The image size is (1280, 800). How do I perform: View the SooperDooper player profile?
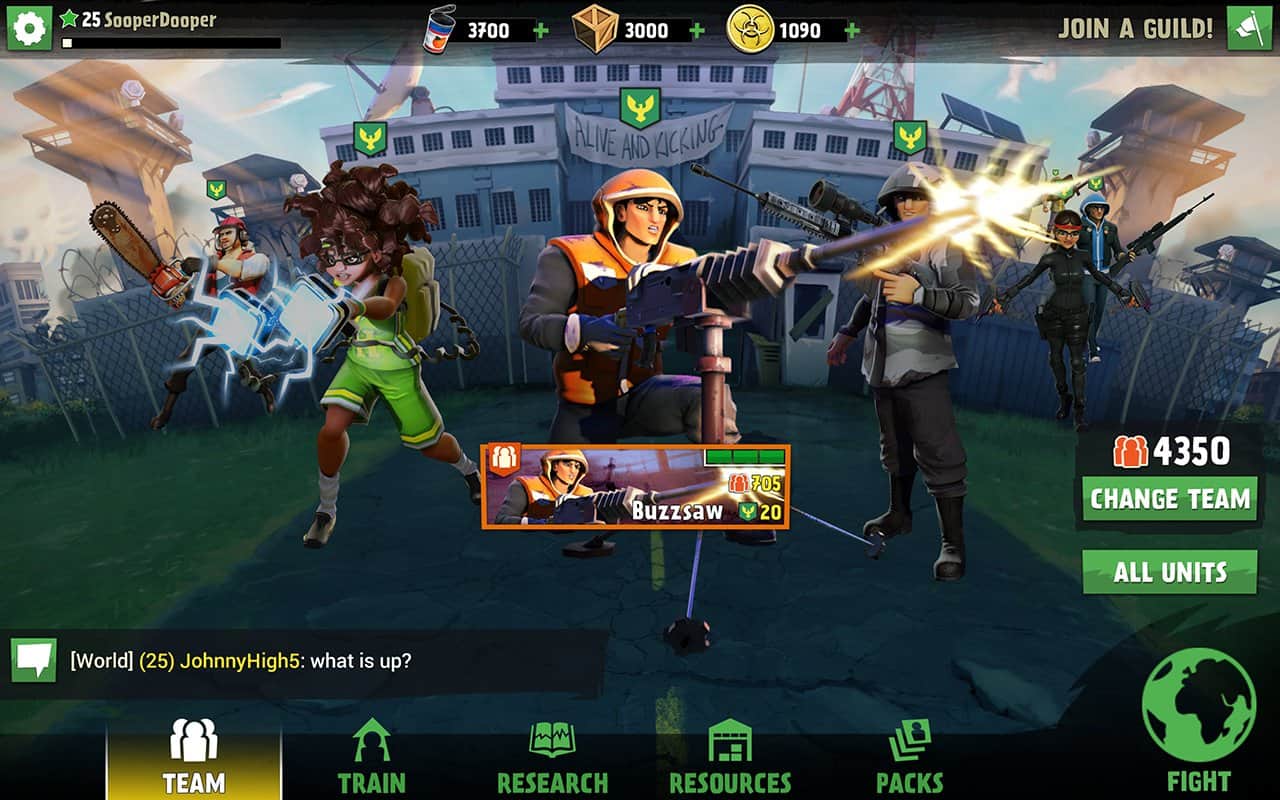point(148,20)
